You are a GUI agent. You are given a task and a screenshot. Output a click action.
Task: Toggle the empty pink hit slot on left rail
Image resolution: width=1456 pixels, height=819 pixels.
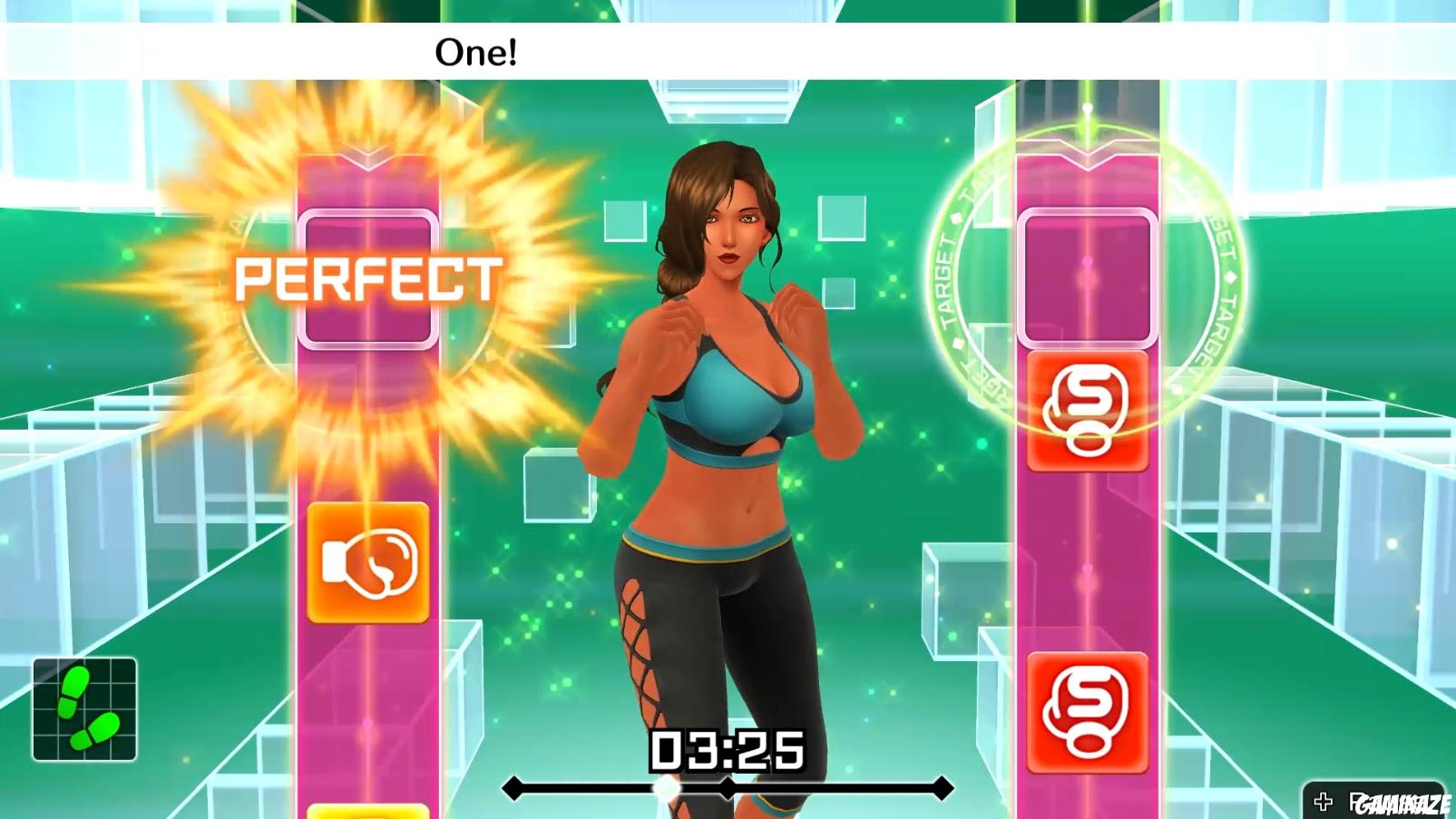click(367, 278)
